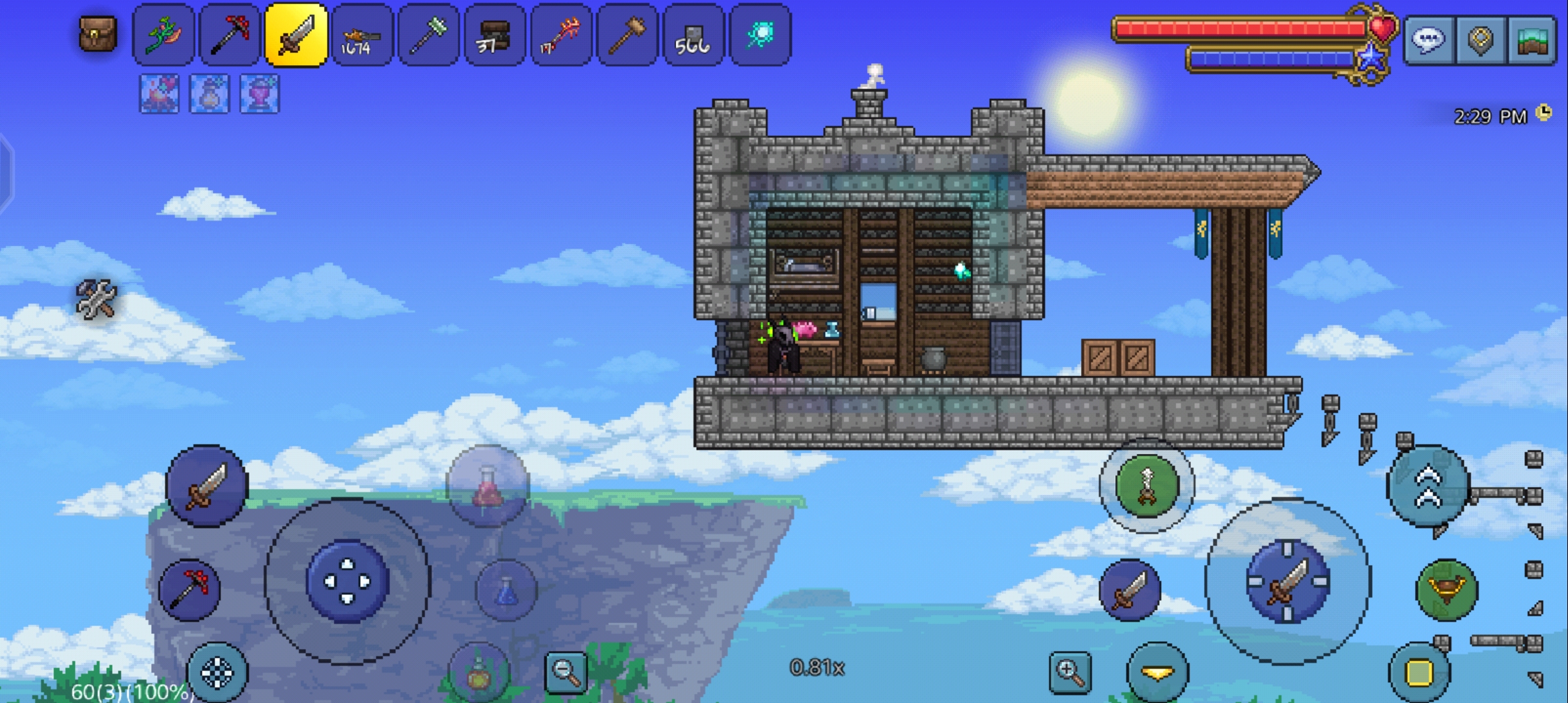Zoom out with the minus magnifier

pos(565,672)
